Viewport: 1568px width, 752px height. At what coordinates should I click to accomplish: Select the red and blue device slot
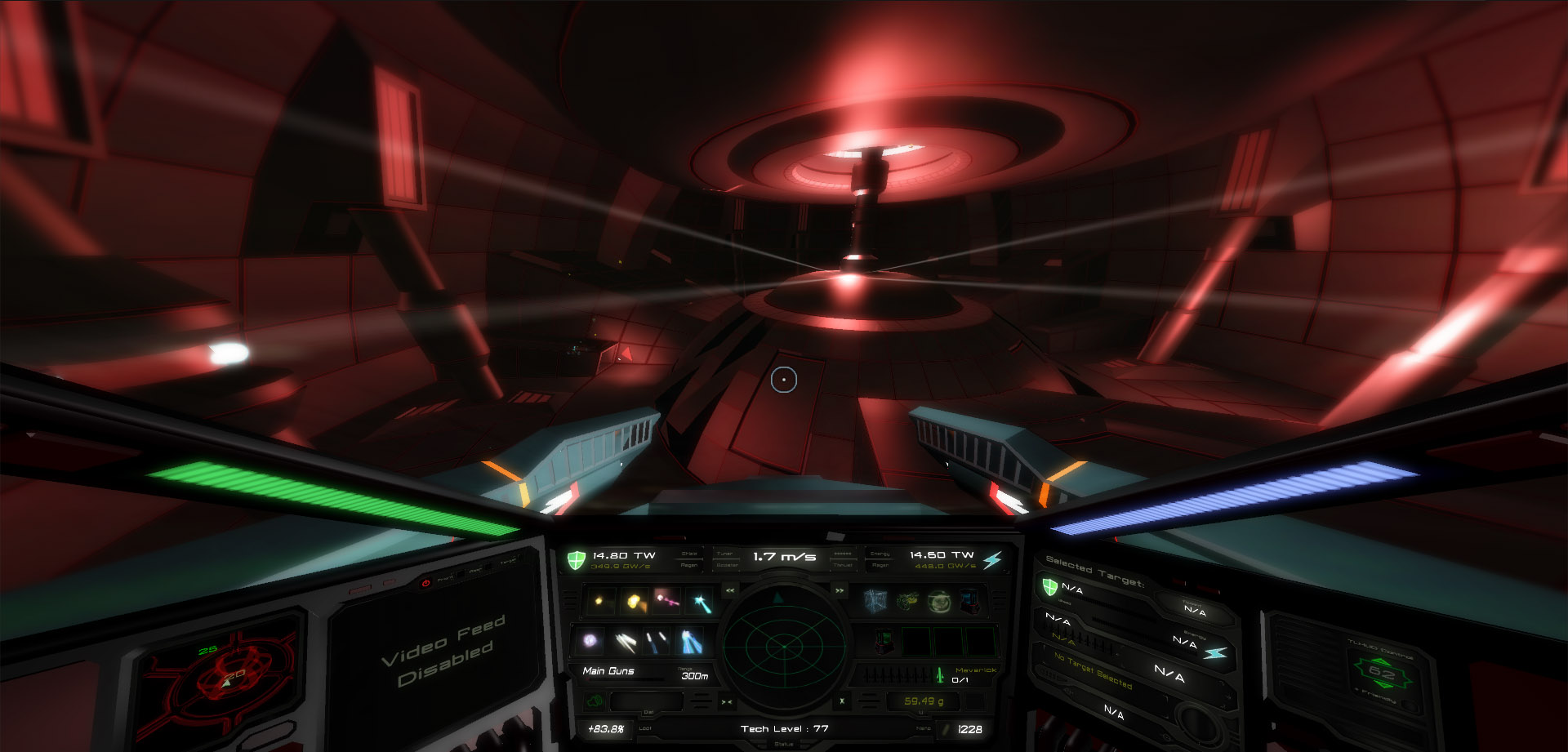[970, 603]
